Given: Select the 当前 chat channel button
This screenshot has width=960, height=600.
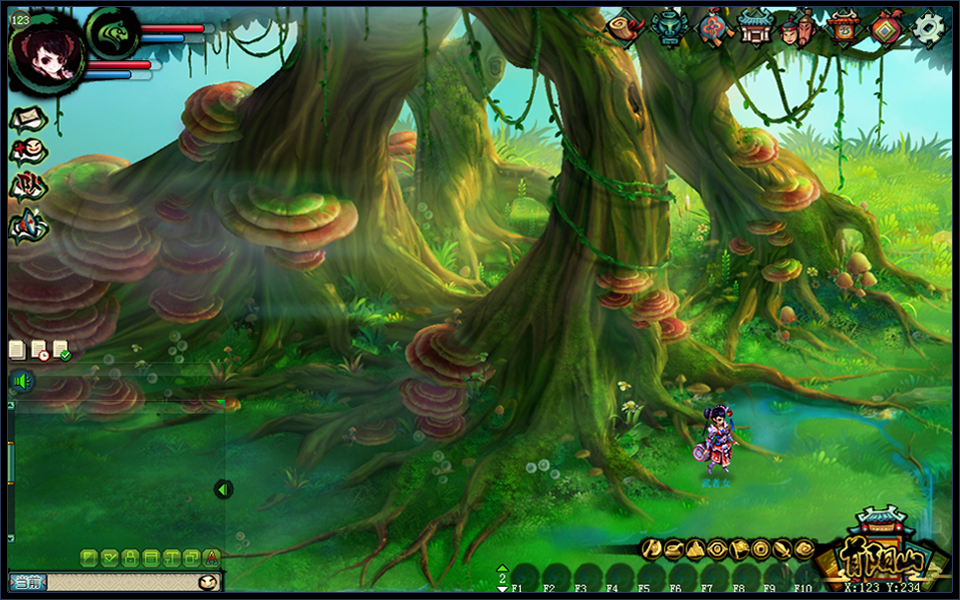Looking at the screenshot, I should (x=27, y=582).
